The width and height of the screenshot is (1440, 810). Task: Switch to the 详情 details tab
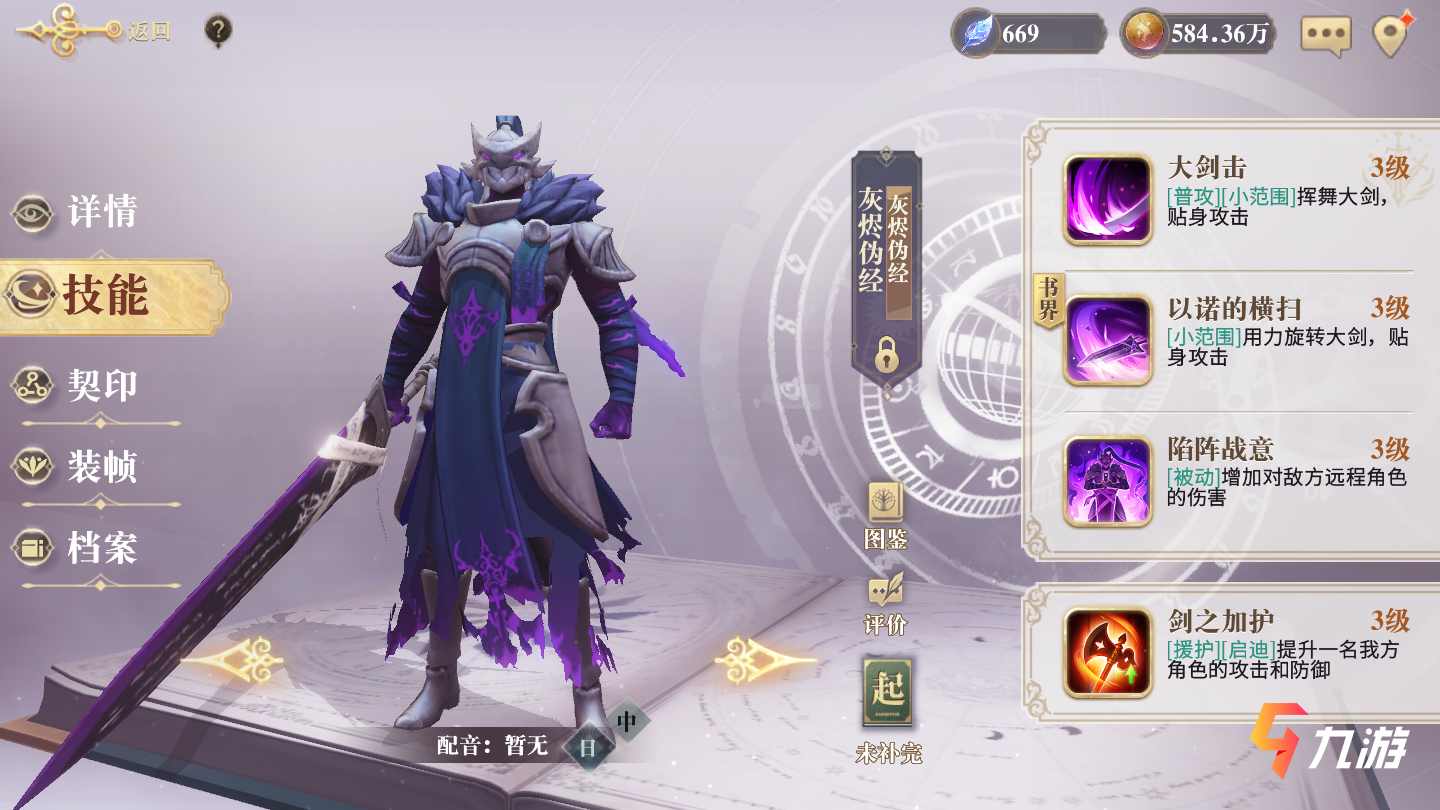click(78, 212)
